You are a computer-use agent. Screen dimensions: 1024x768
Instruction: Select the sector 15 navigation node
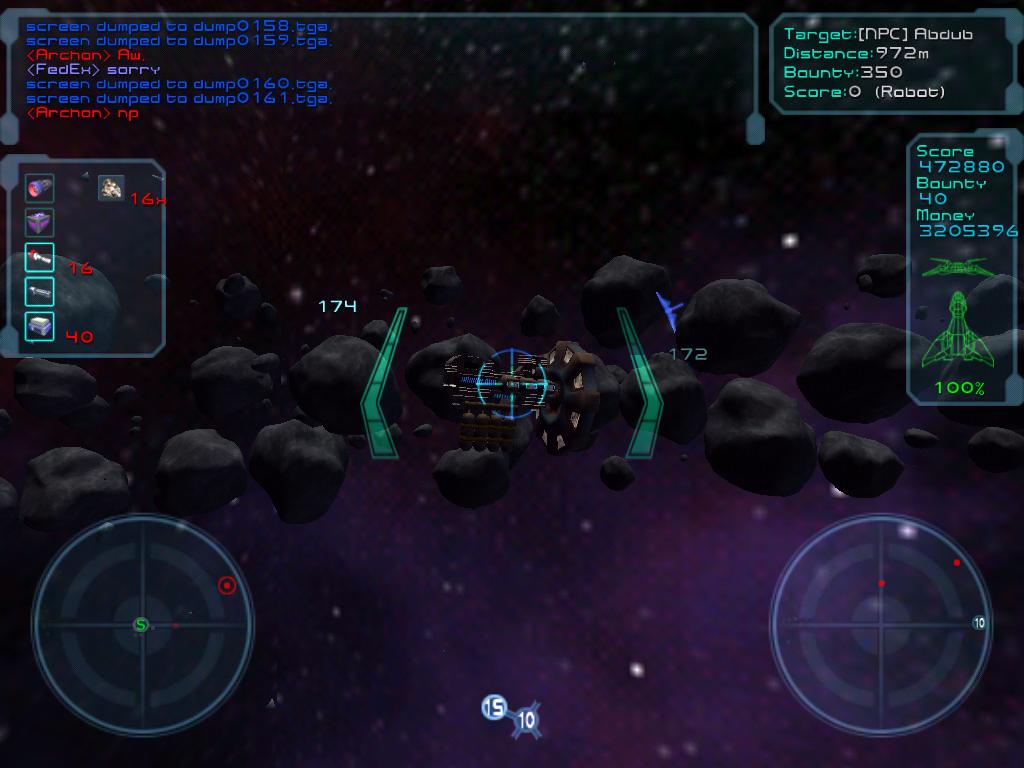tap(493, 708)
